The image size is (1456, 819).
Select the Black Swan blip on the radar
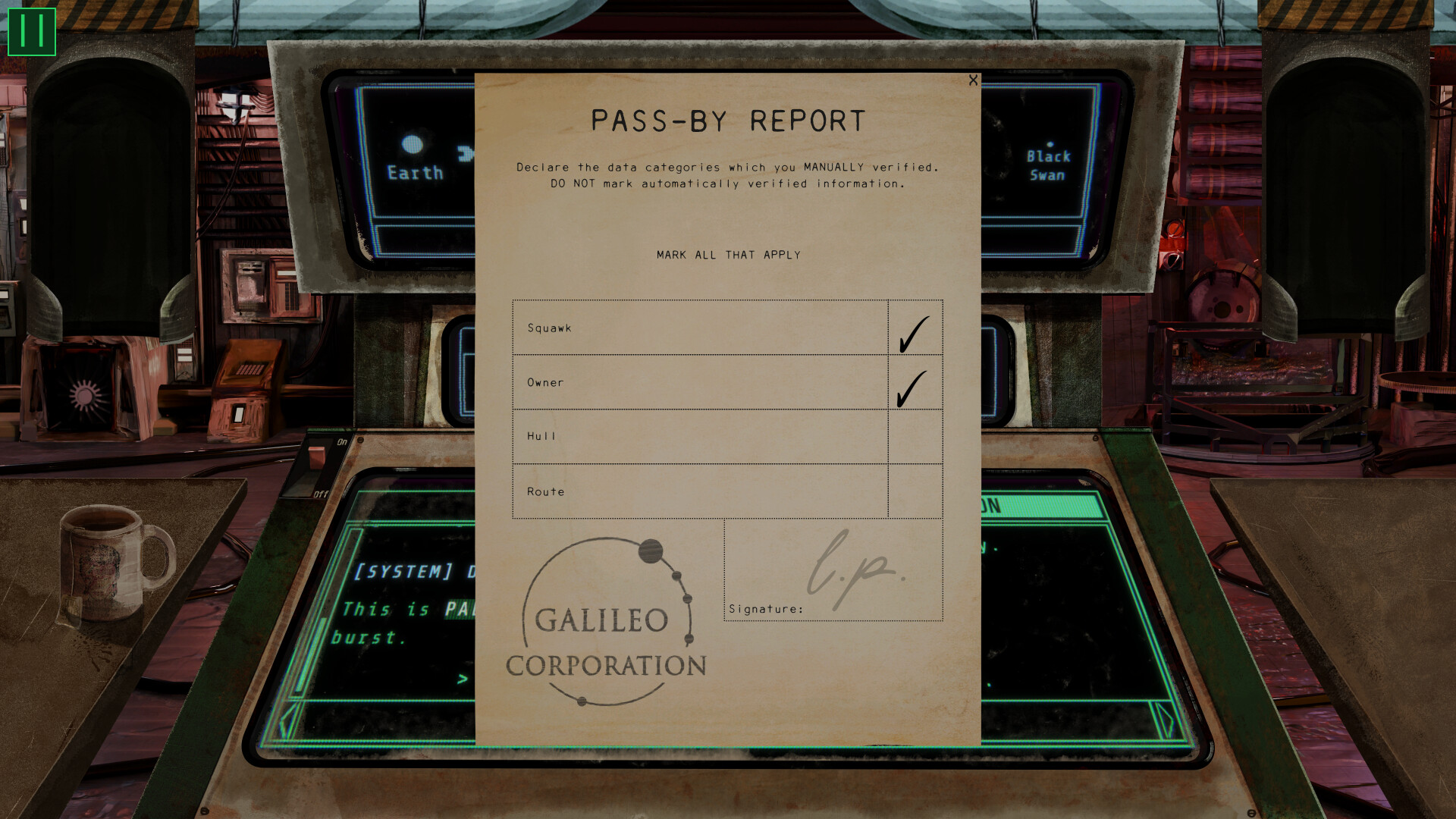point(1050,144)
